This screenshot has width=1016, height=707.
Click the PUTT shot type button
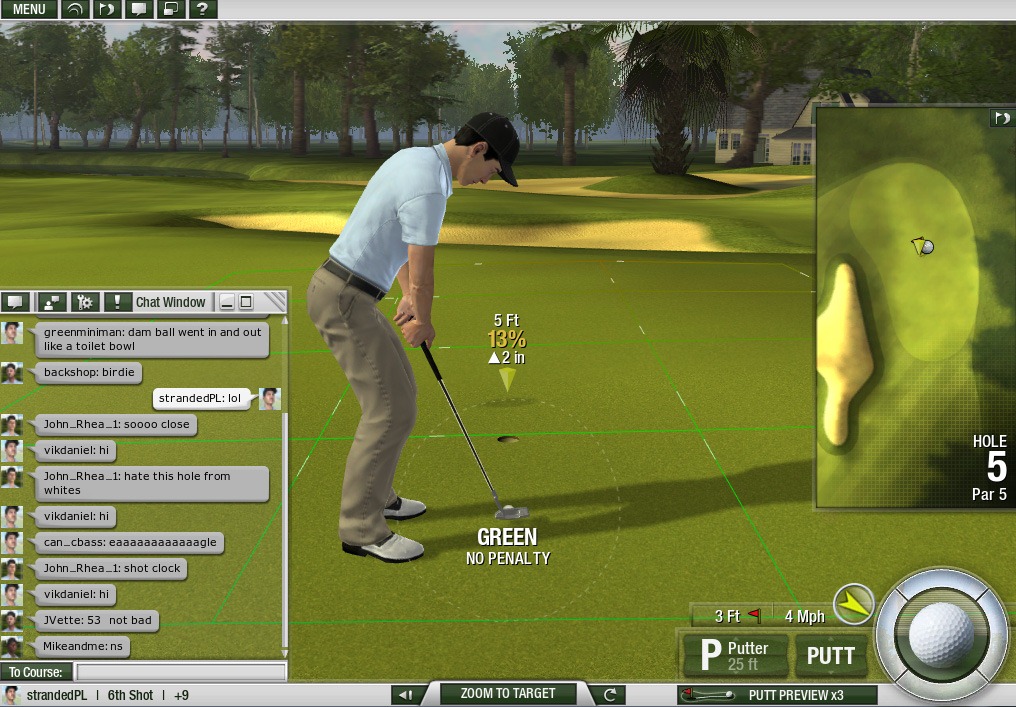pos(830,655)
